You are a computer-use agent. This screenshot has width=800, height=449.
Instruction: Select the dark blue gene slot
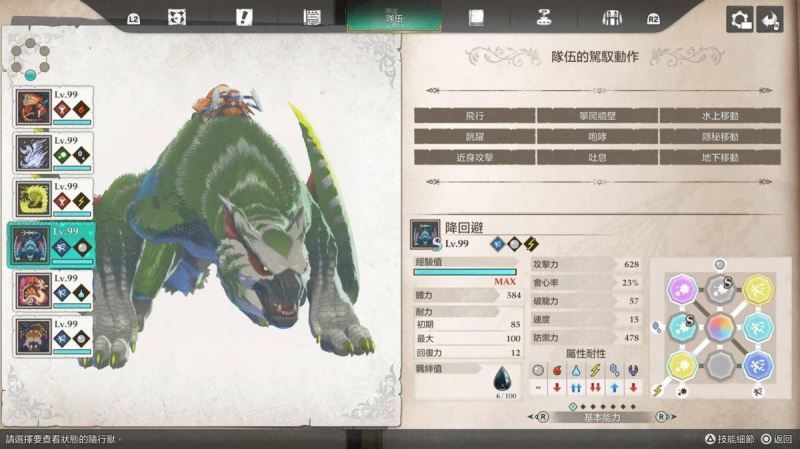tap(756, 363)
